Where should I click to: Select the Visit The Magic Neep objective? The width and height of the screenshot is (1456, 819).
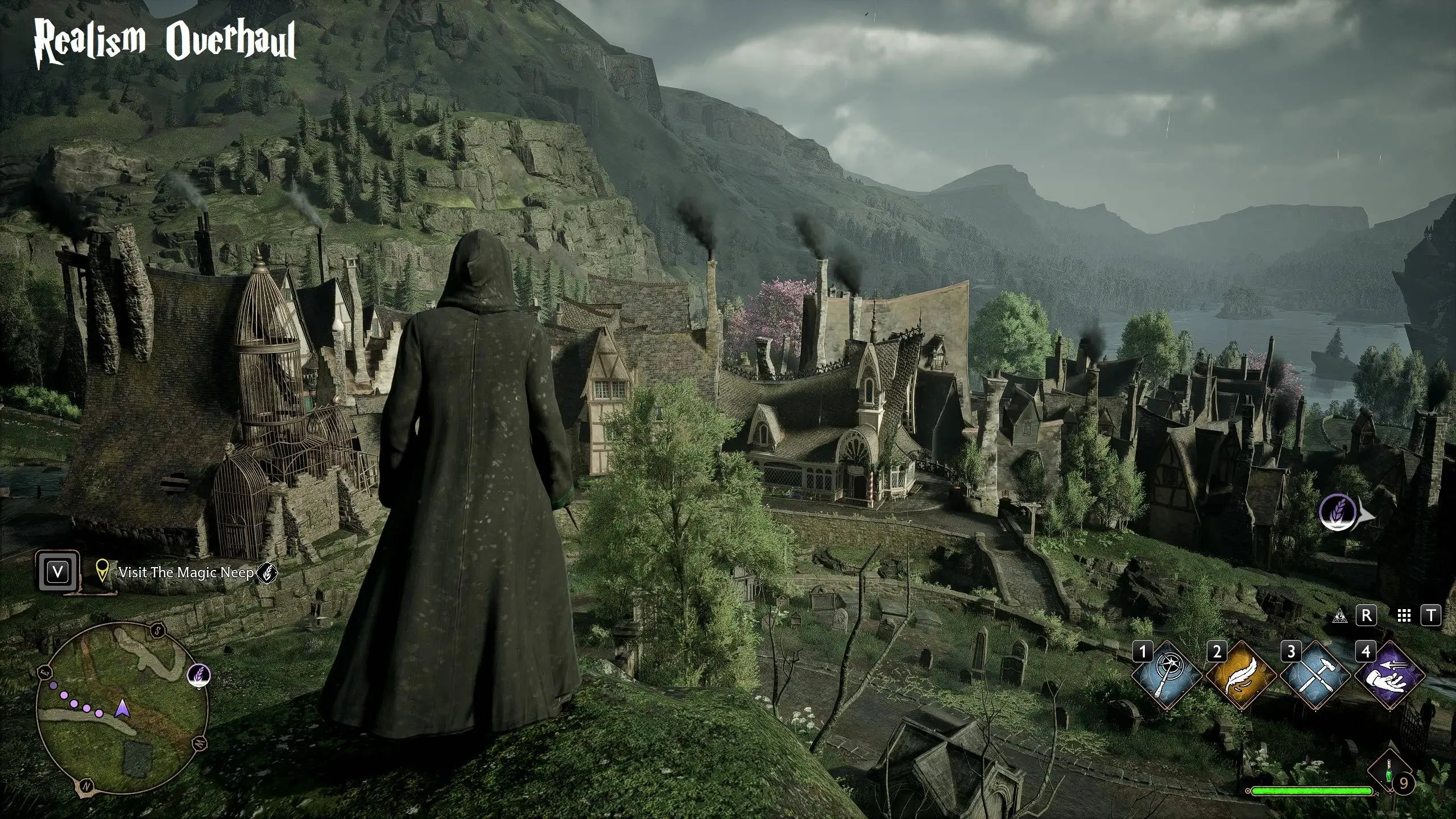coord(185,572)
